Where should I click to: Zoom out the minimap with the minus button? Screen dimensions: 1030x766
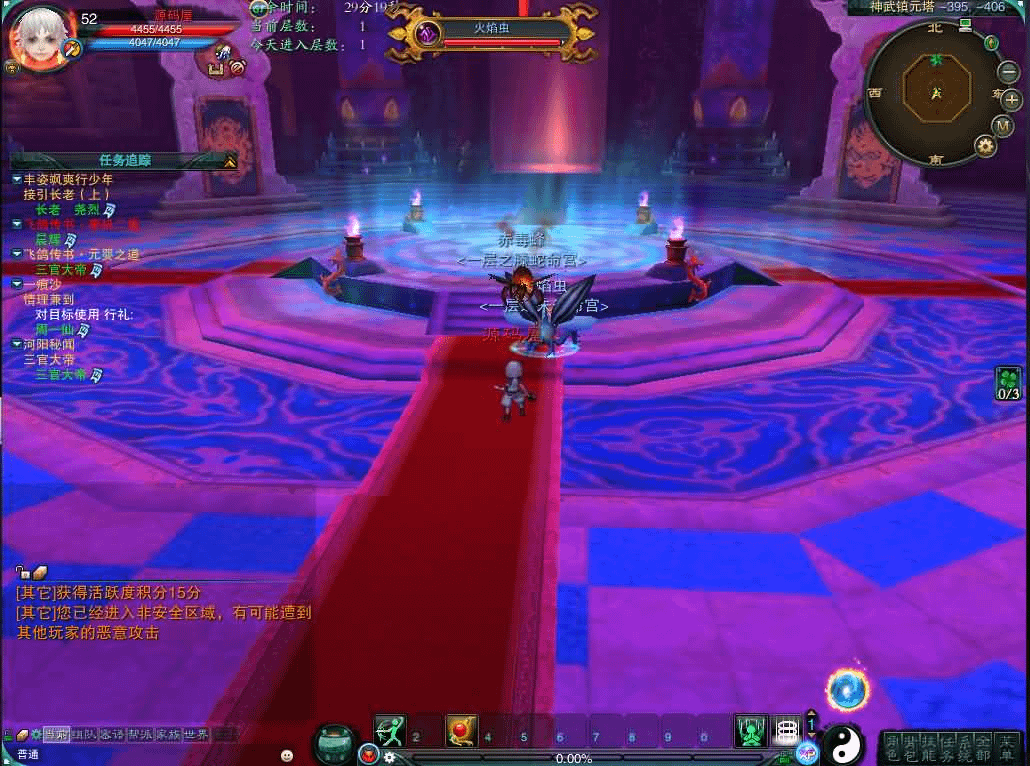click(1009, 72)
